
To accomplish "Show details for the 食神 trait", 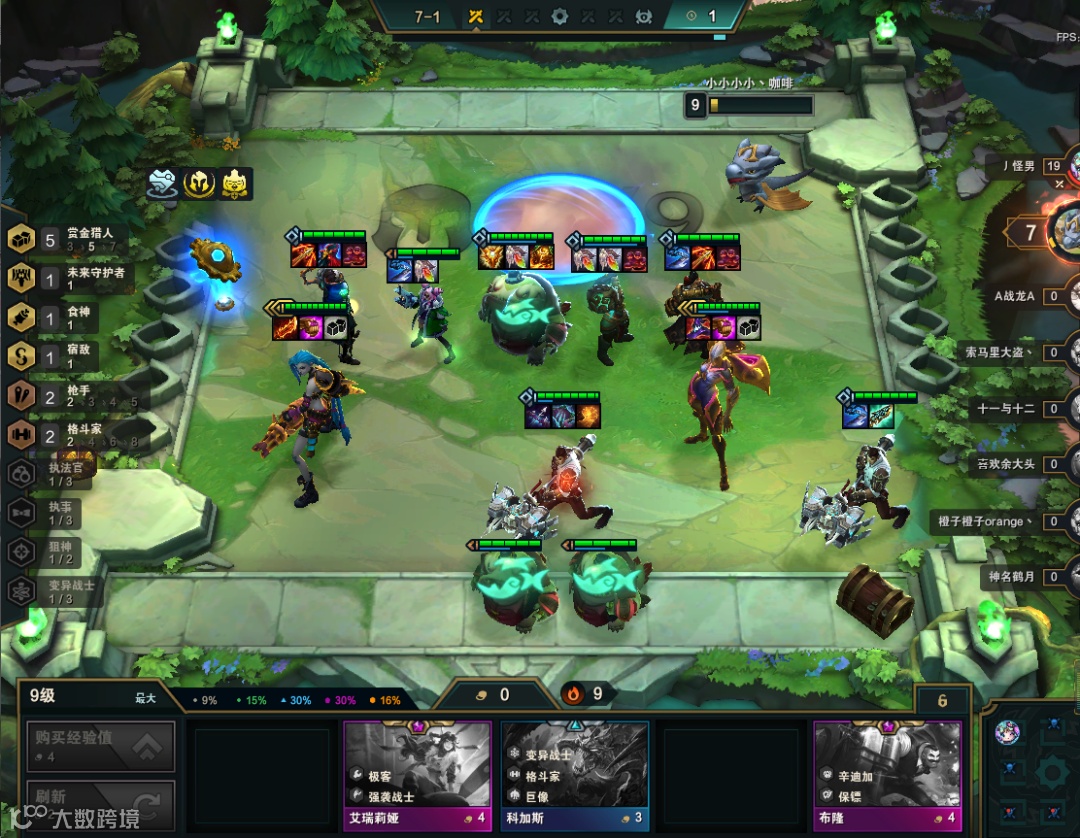I will point(70,317).
